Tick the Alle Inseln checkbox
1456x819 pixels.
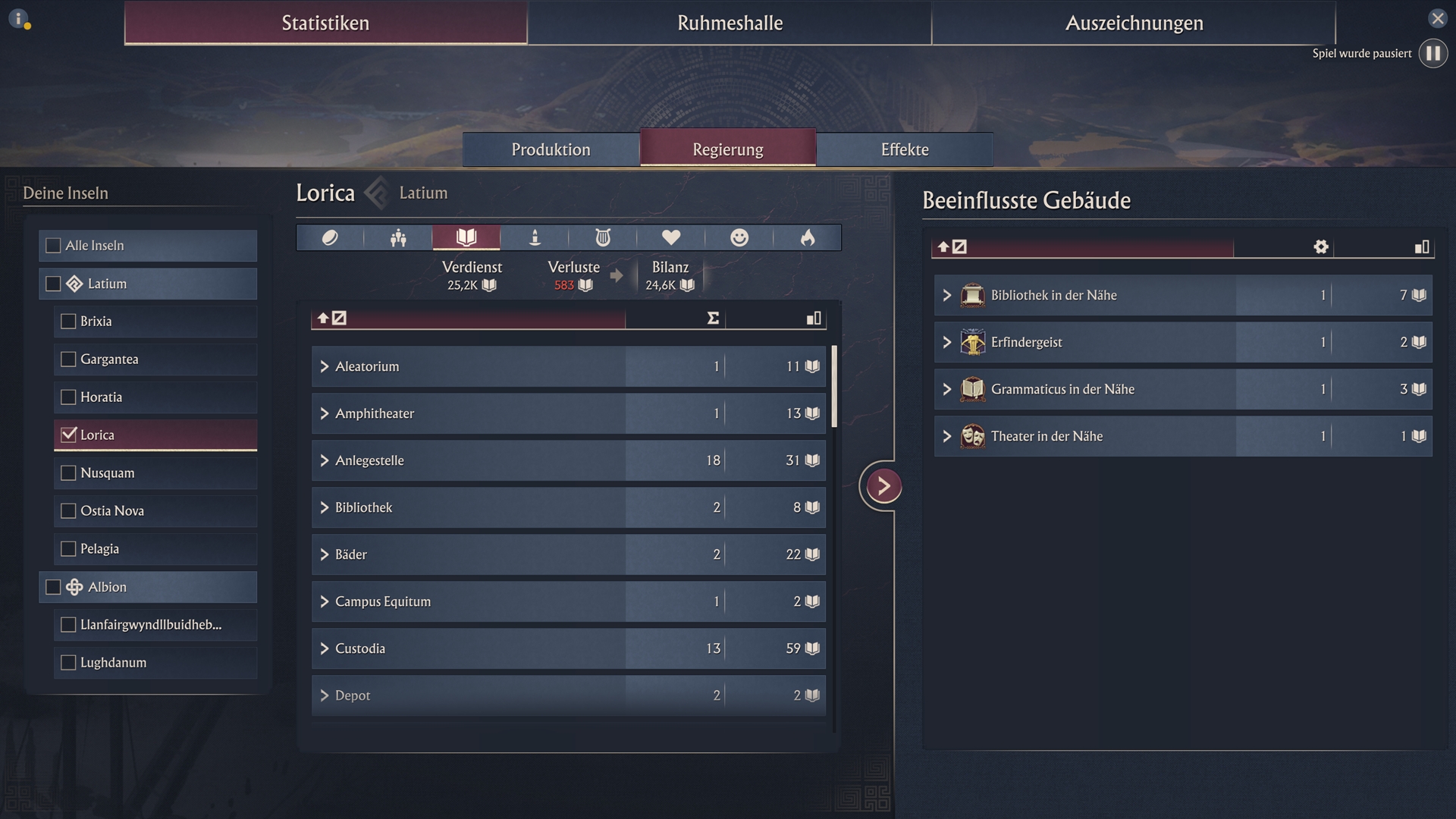(53, 246)
